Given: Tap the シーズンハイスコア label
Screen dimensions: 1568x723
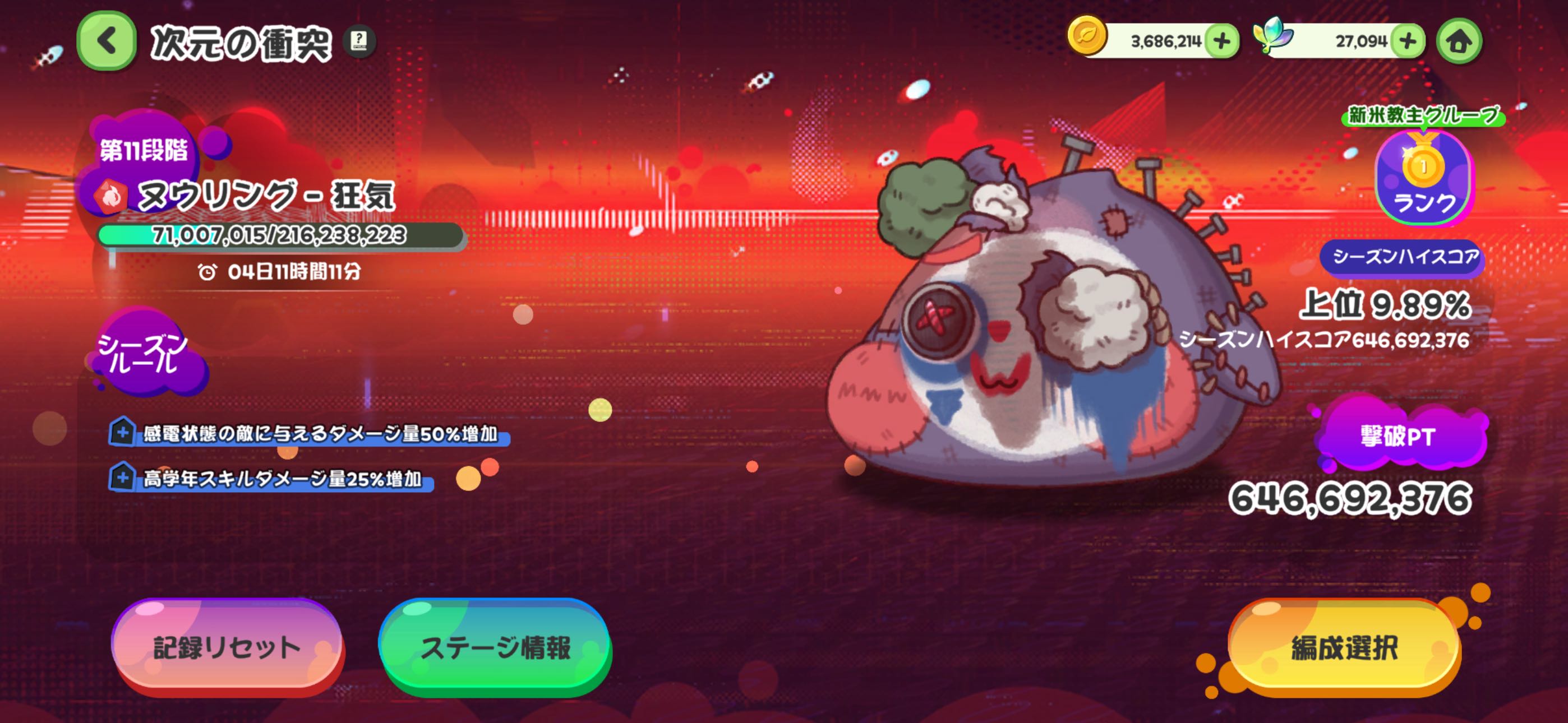Looking at the screenshot, I should point(1404,257).
